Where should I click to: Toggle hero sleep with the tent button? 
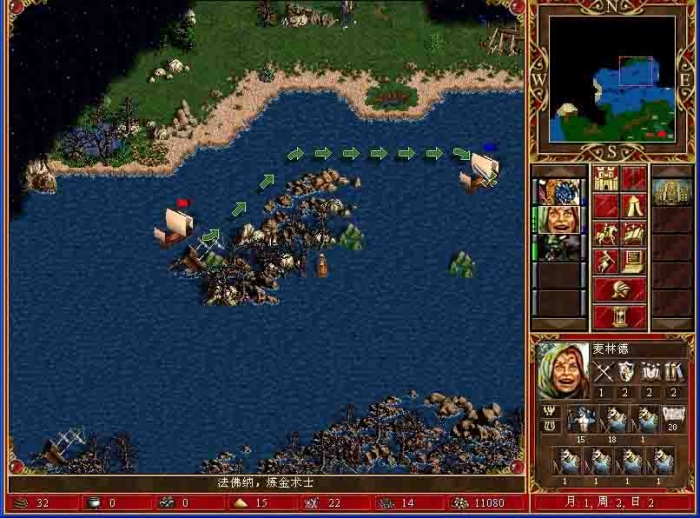(634, 206)
